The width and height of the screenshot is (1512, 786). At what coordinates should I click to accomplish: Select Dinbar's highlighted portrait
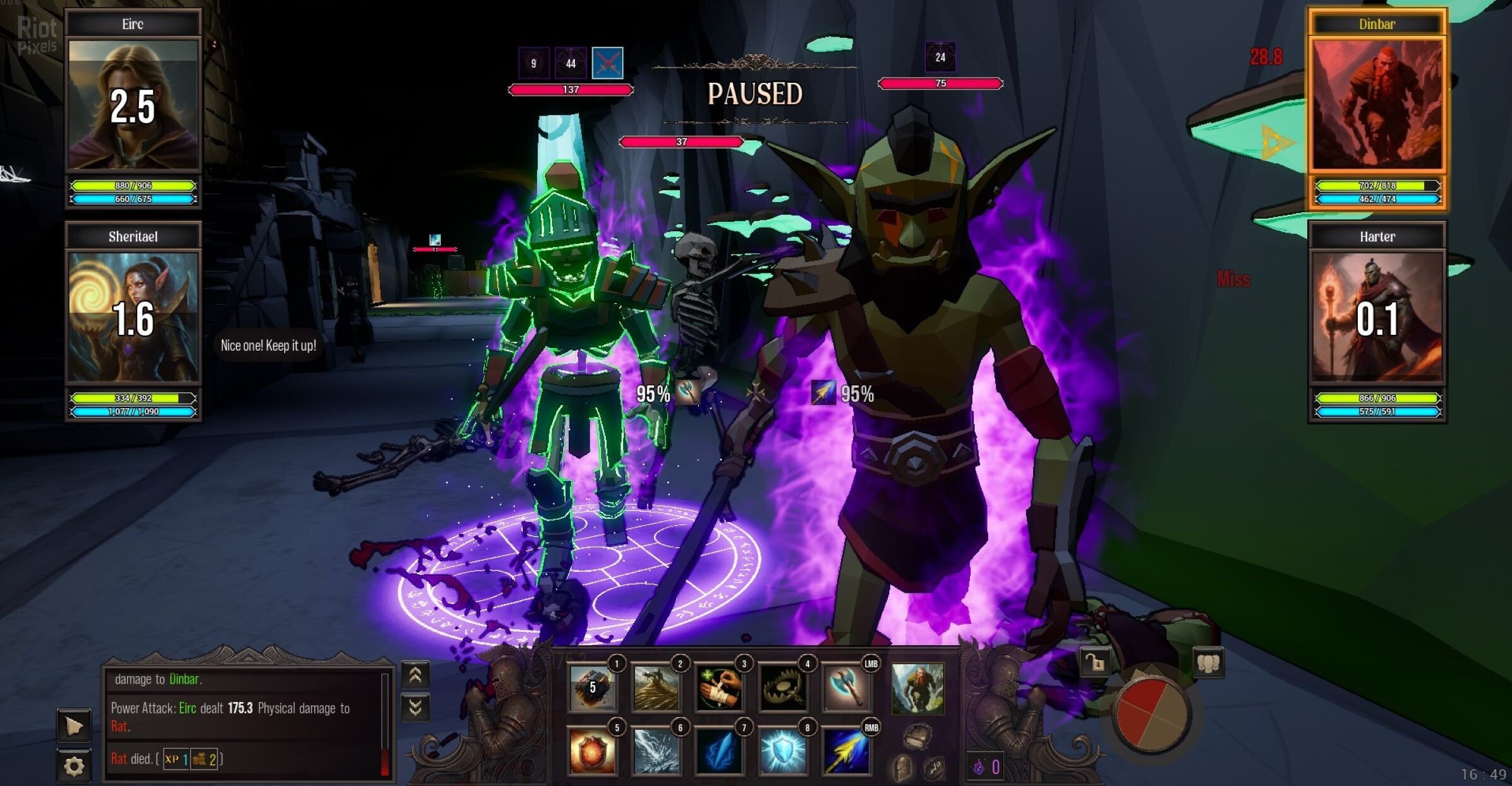(1377, 104)
